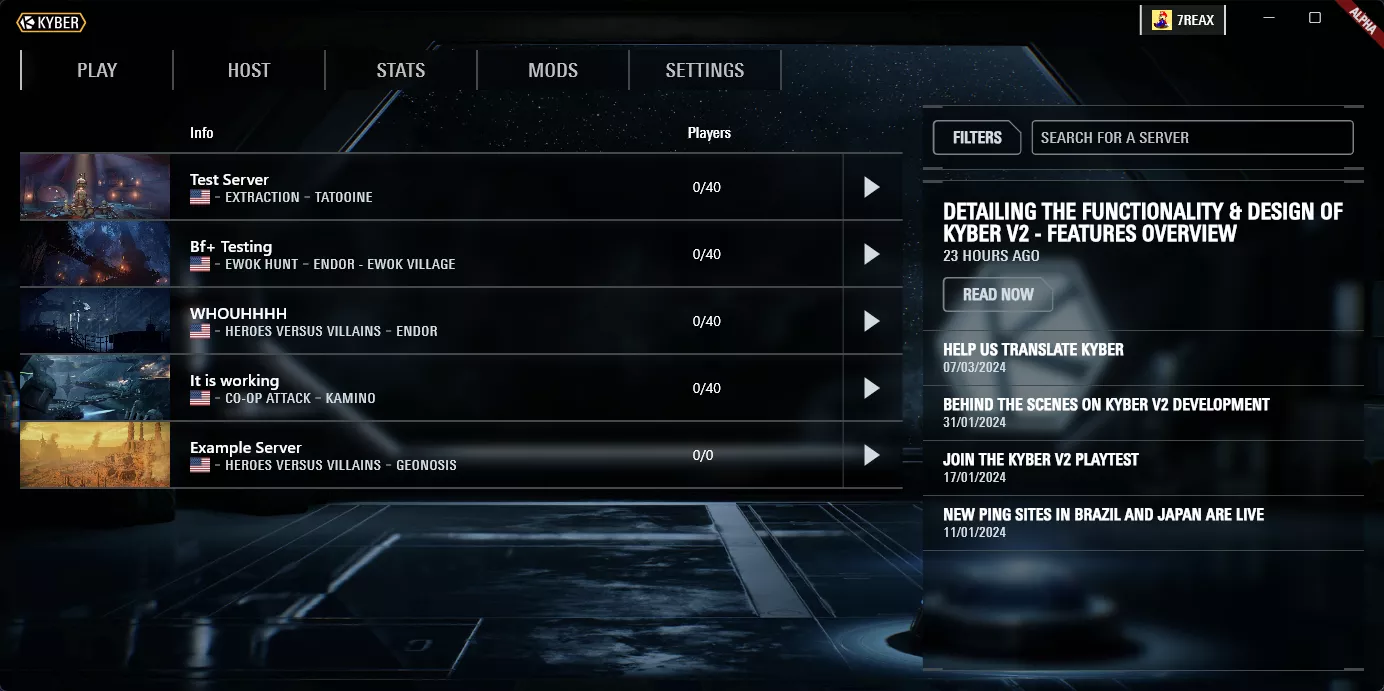Go to the MODS tab

(x=553, y=70)
